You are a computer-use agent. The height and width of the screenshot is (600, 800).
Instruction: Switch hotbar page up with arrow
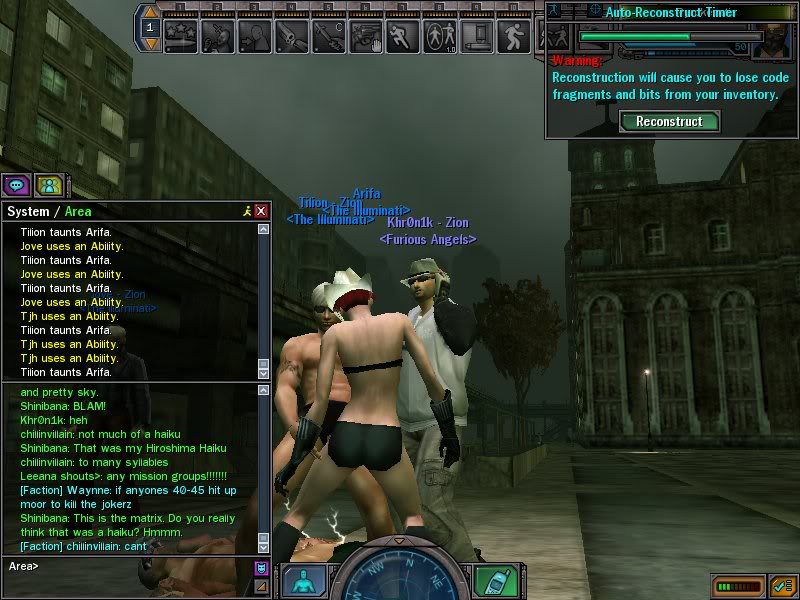(150, 13)
